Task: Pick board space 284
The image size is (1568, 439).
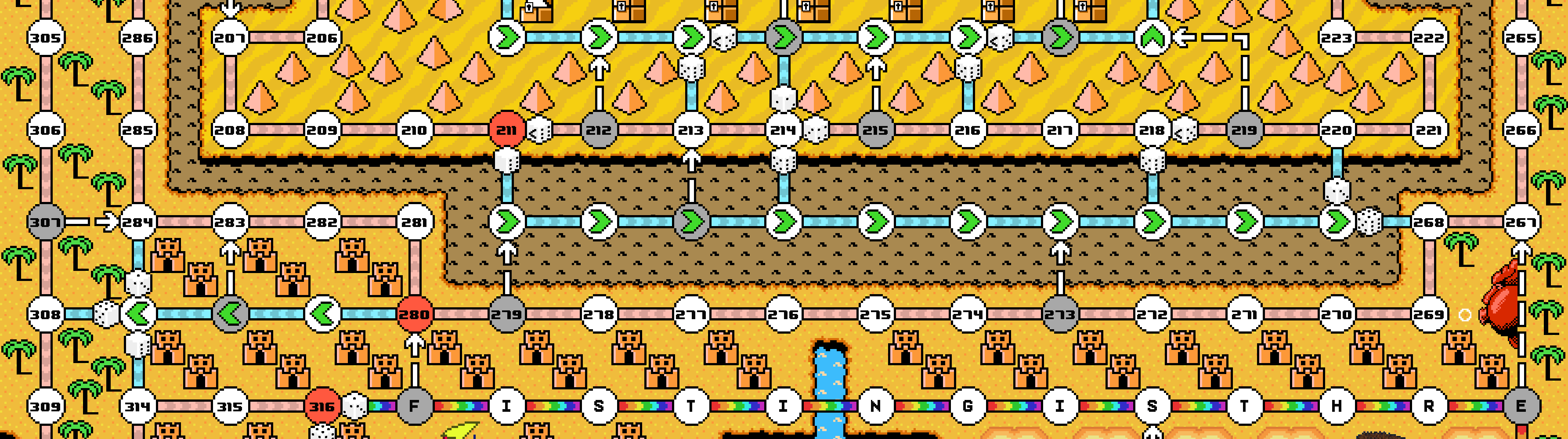Action: 137,222
